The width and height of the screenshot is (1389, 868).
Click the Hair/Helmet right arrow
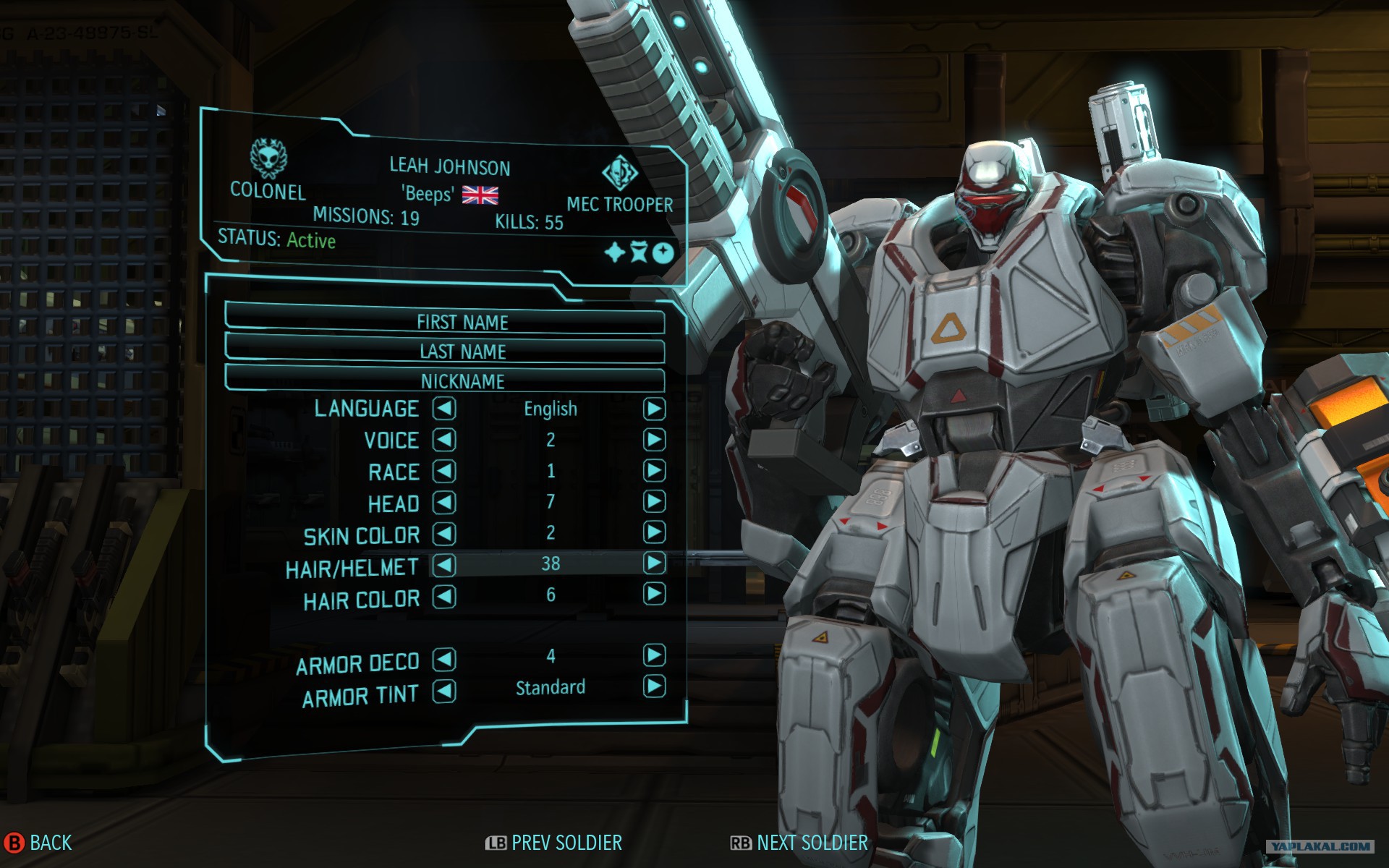coord(654,563)
